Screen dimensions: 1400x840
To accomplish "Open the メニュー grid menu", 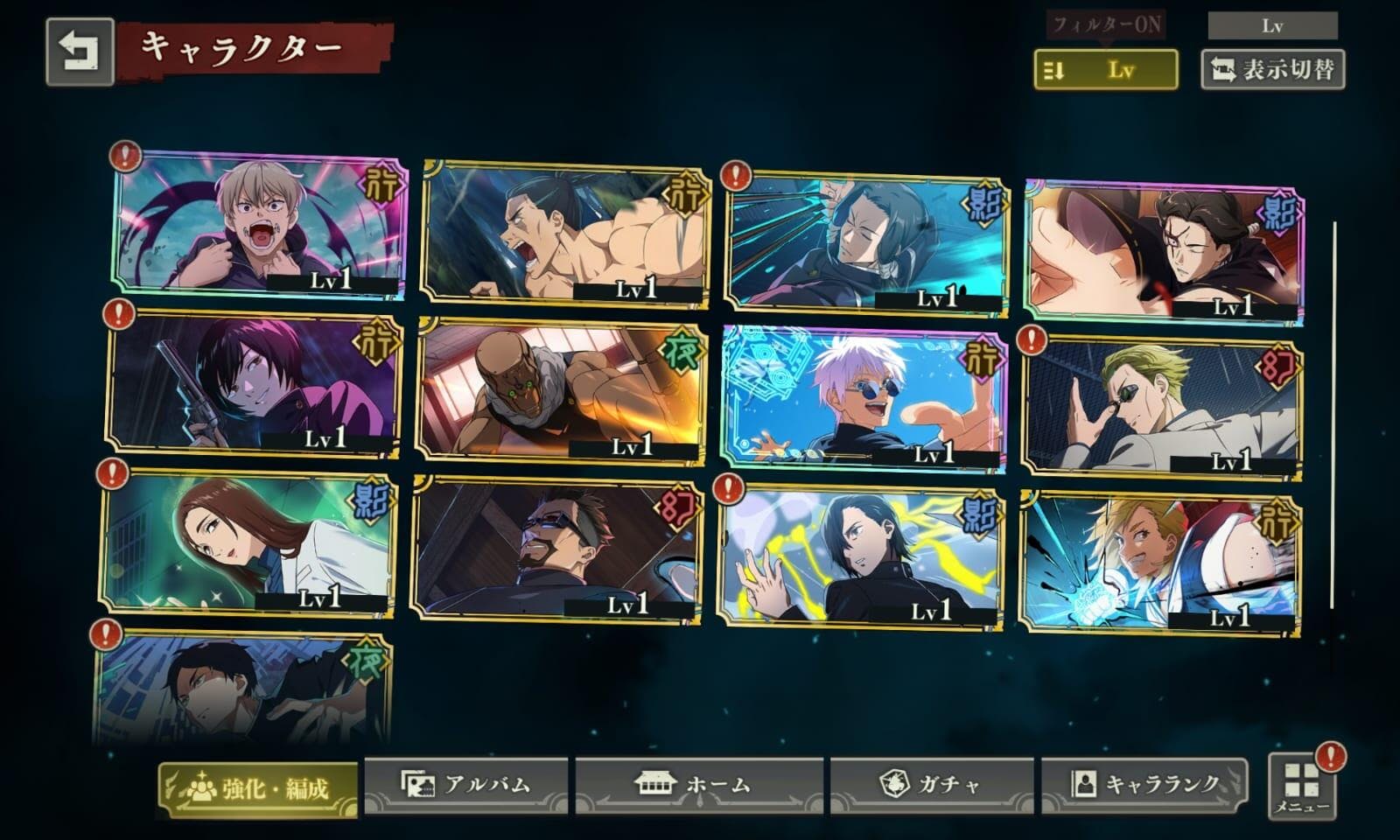I will (x=1302, y=786).
